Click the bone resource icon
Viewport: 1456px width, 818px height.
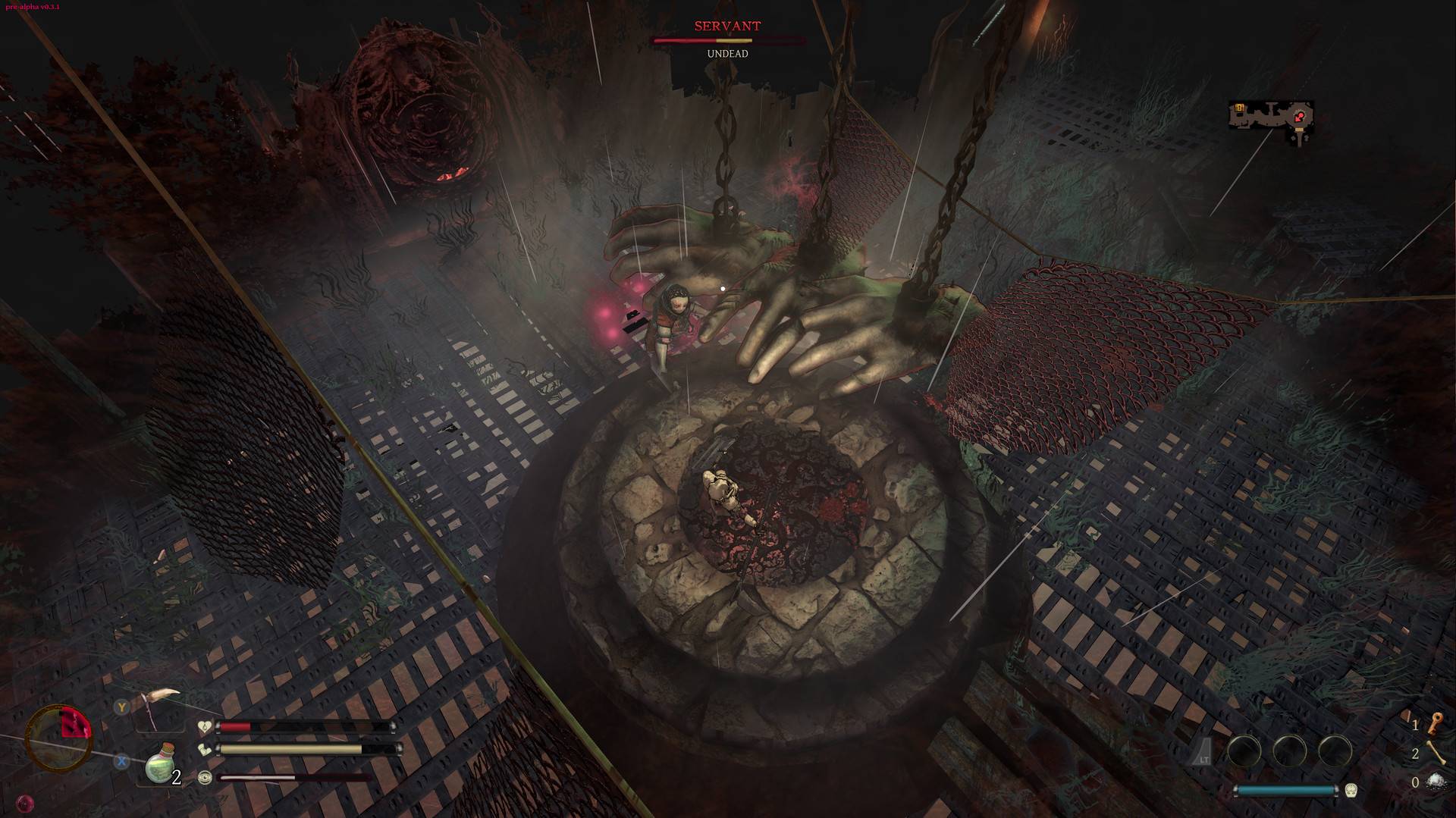[1435, 753]
